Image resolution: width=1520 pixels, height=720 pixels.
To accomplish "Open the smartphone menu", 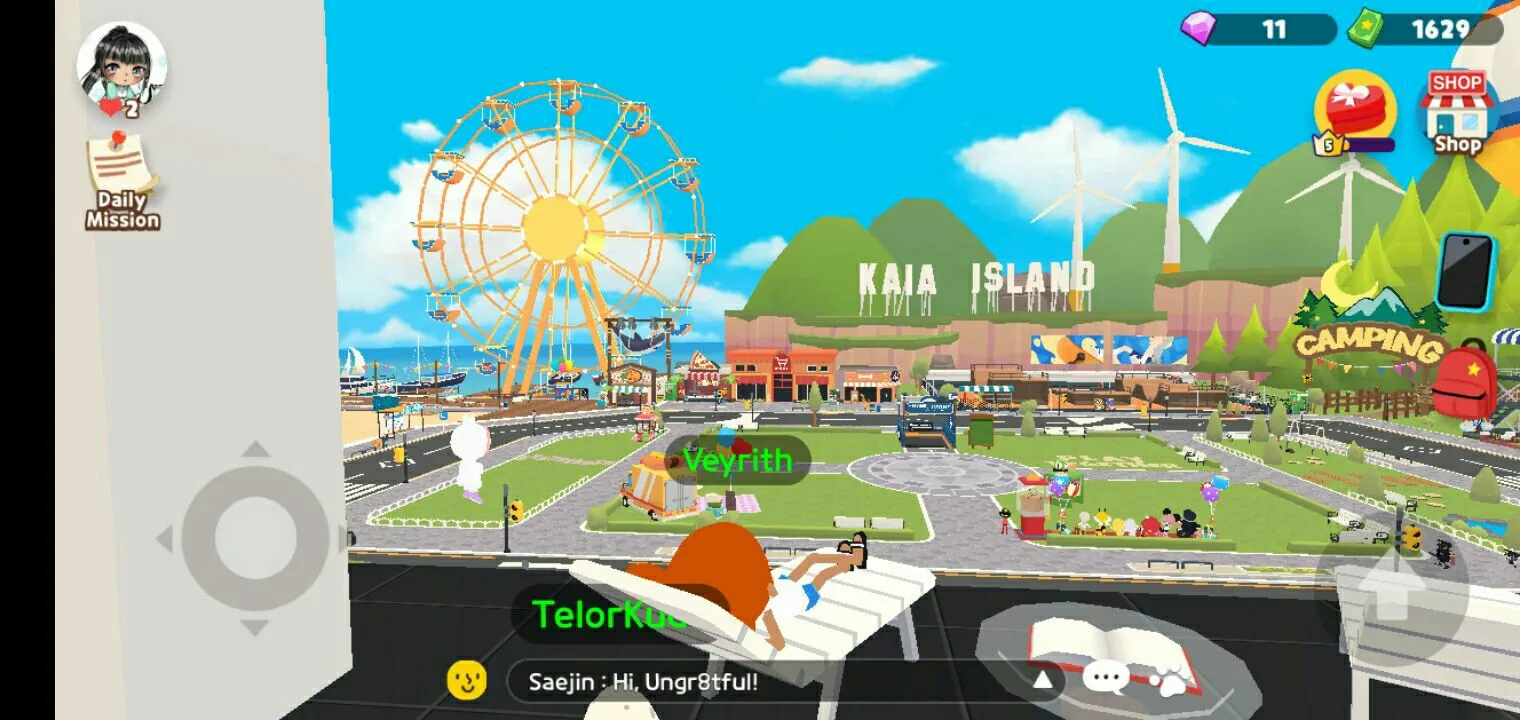I will coord(1465,272).
